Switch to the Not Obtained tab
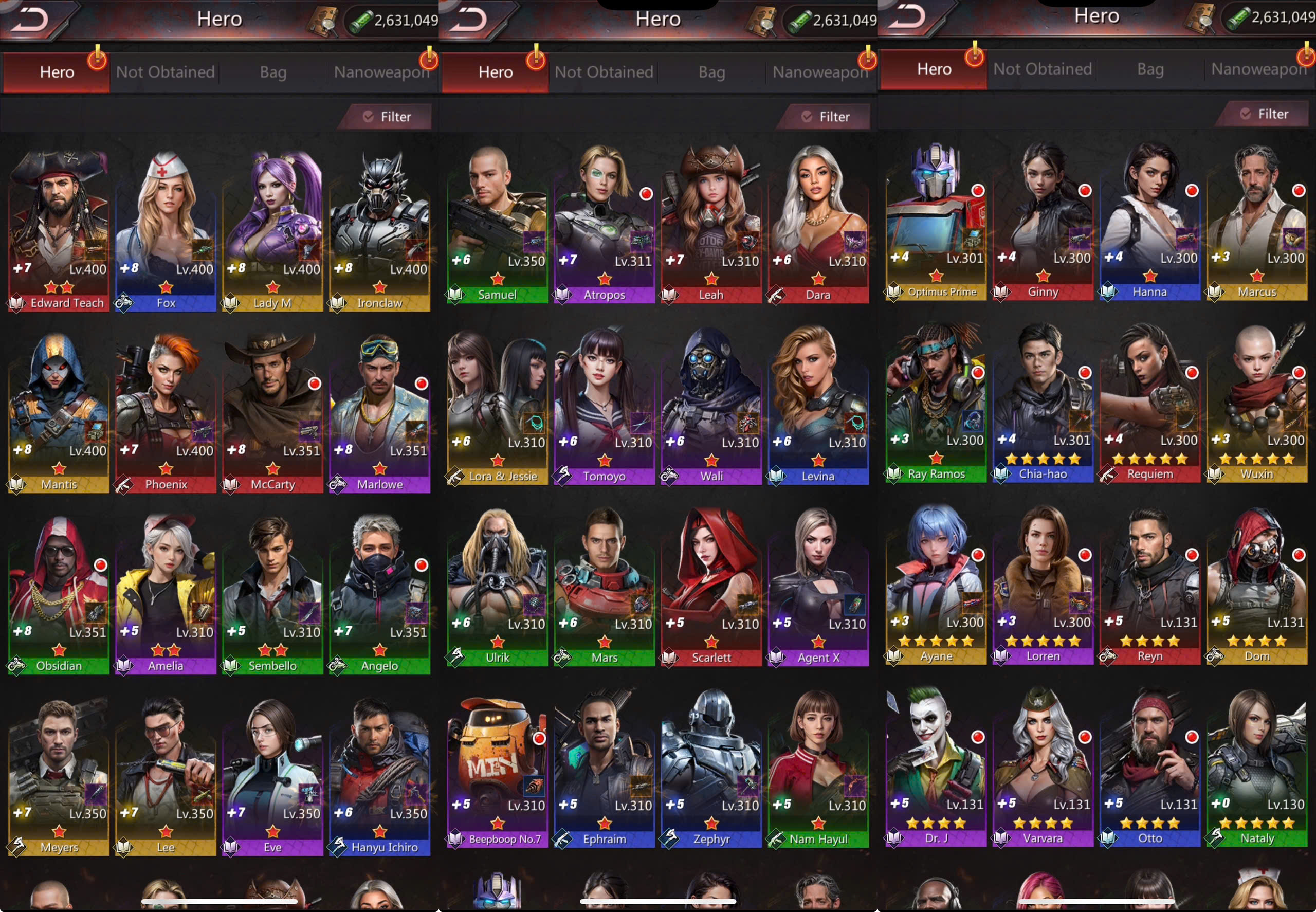The image size is (1316, 912). coord(164,72)
